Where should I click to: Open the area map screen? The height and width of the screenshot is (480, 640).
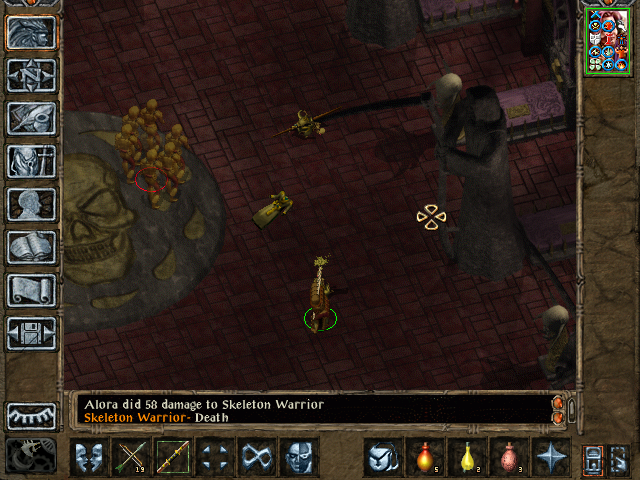pyautogui.click(x=32, y=76)
